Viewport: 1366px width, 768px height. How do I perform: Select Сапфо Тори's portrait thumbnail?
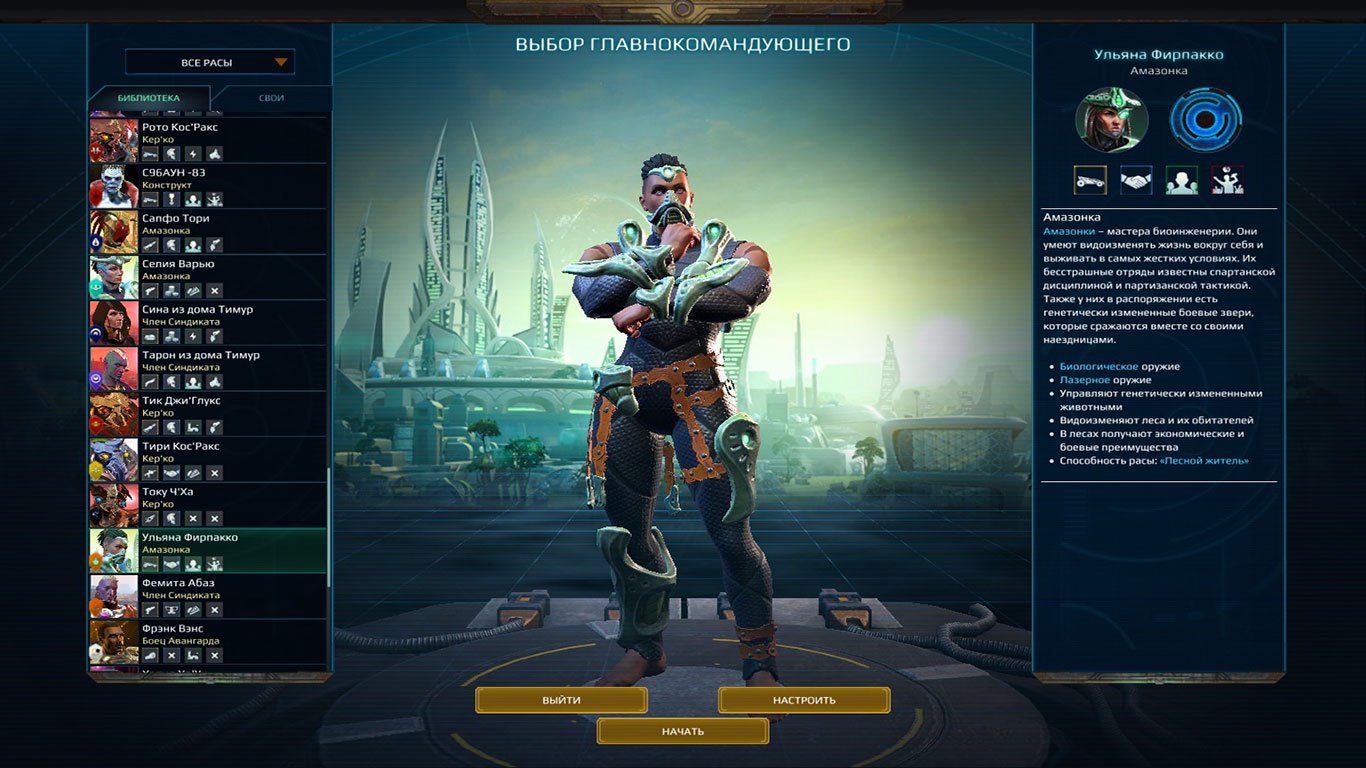coord(115,229)
